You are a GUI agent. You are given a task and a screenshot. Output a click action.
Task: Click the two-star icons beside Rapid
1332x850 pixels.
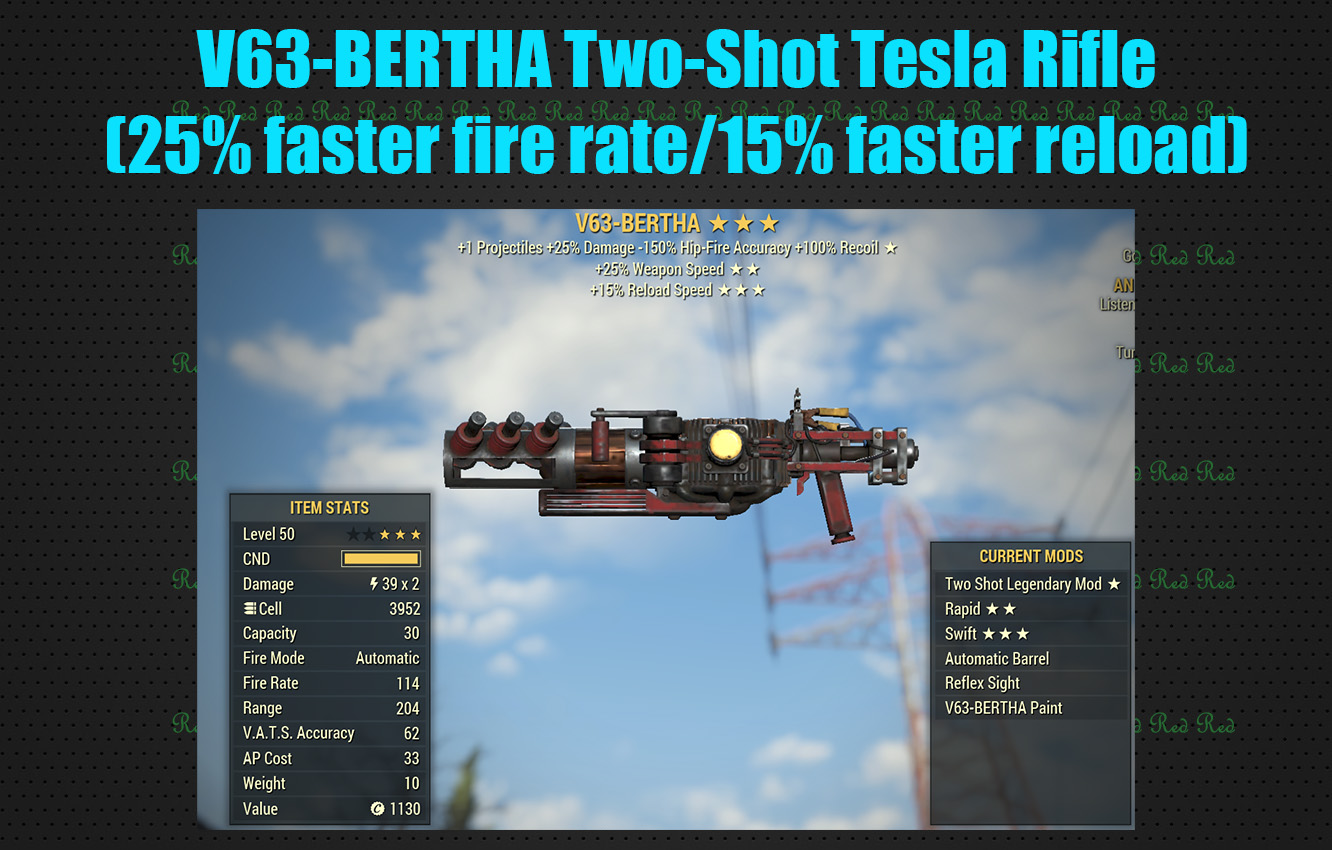coord(1003,608)
